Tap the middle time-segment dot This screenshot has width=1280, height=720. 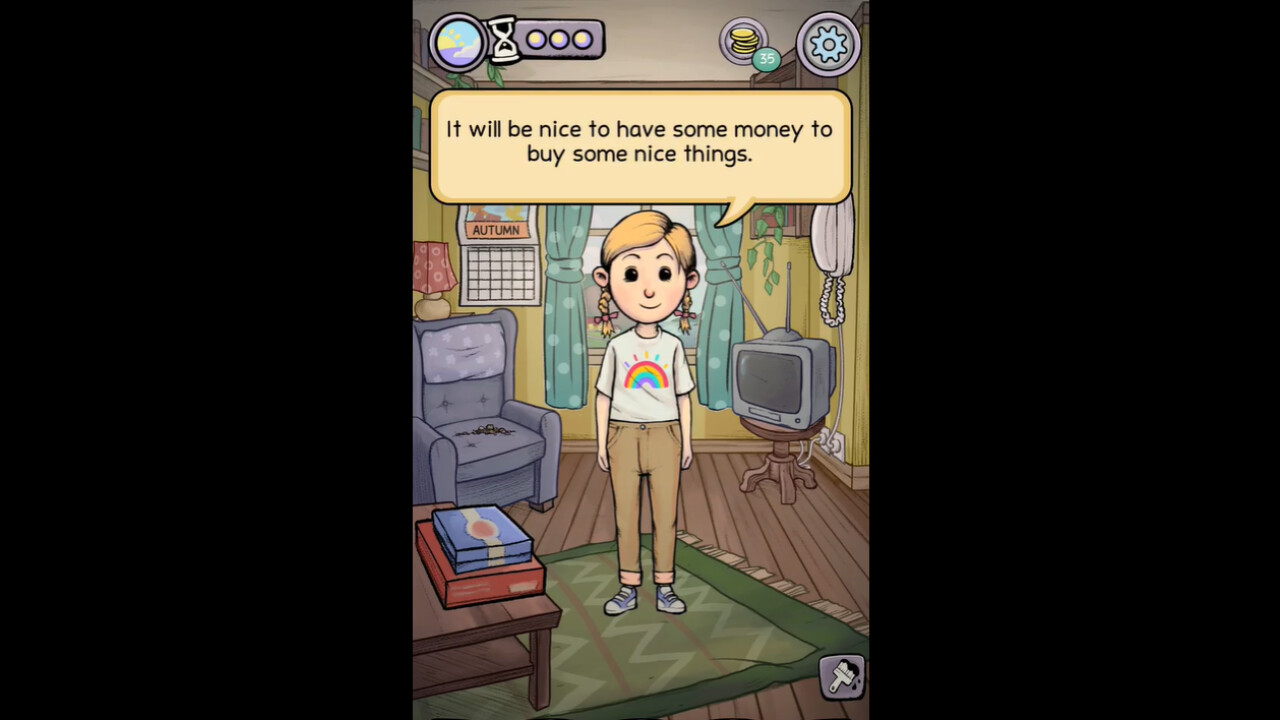pyautogui.click(x=558, y=39)
